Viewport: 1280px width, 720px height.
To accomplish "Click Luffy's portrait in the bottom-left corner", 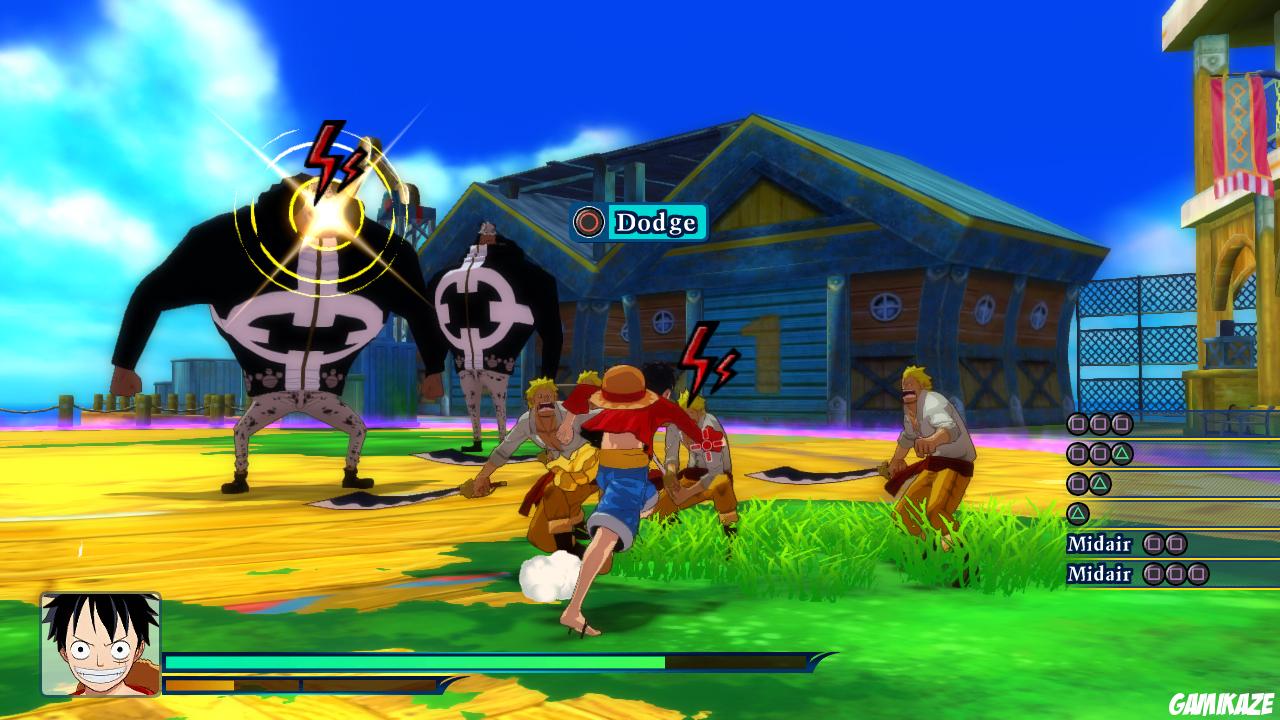I will [95, 650].
